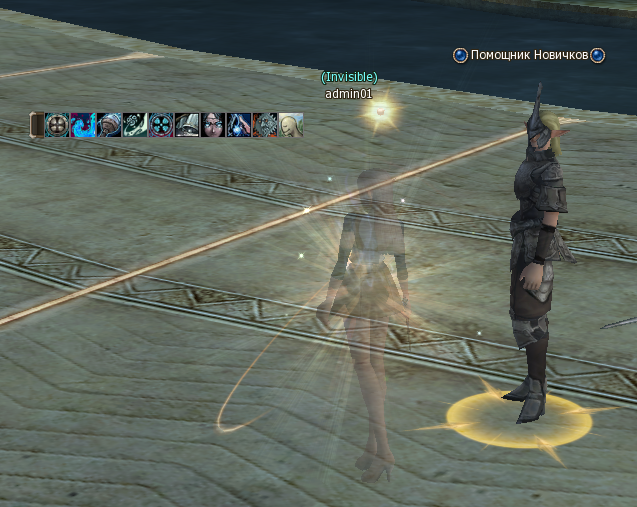Click the steel helmet buff icon
This screenshot has width=637, height=507.
tap(187, 125)
